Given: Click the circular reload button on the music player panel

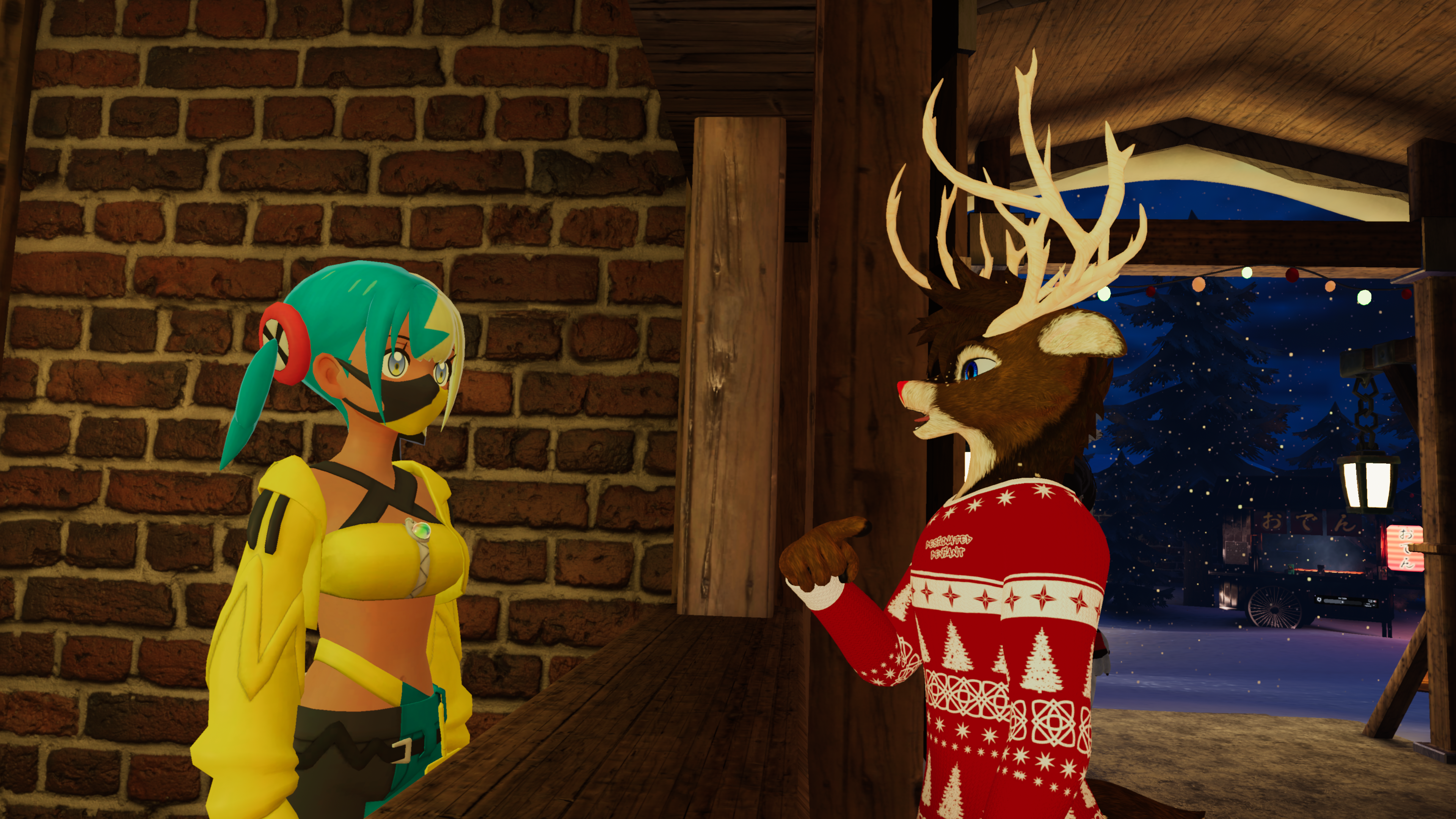Looking at the screenshot, I should pyautogui.click(x=1319, y=600).
